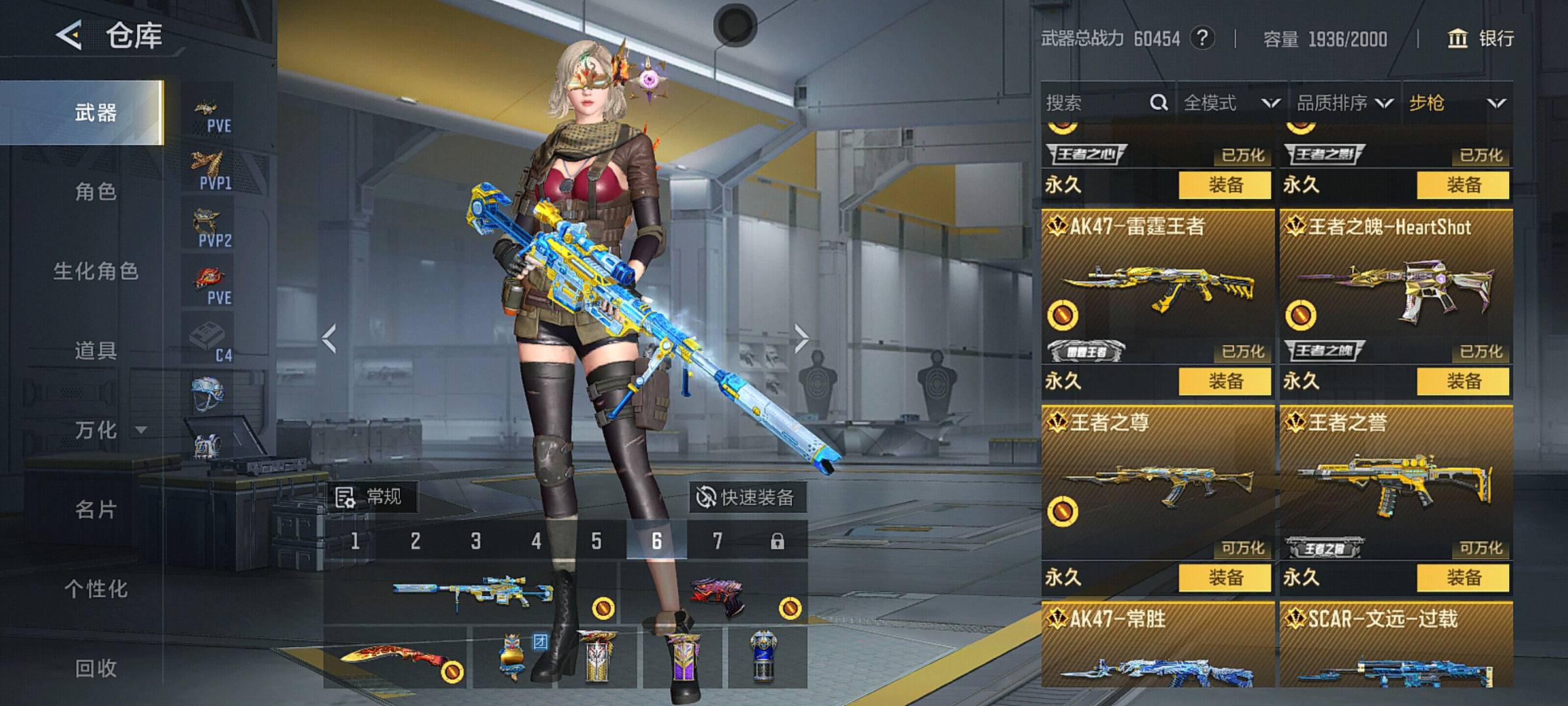Switch to loadout slot 3
Screen dimensions: 1568x706
pos(476,541)
